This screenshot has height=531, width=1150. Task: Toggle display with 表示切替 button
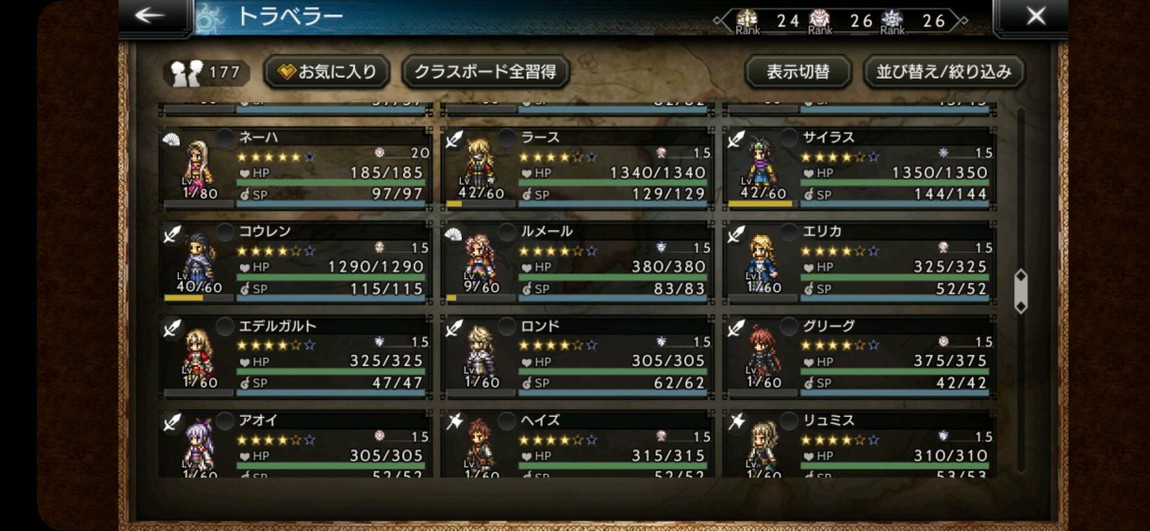797,72
